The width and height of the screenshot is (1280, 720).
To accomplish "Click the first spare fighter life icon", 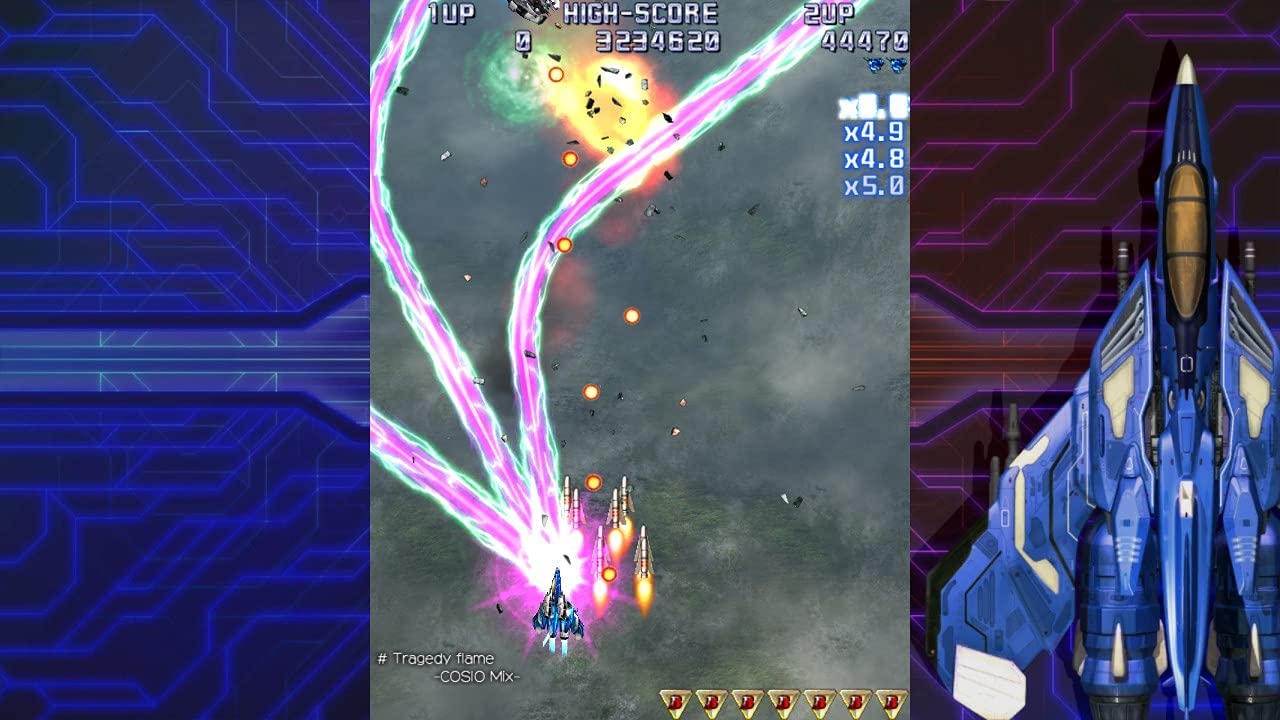I will pos(876,62).
